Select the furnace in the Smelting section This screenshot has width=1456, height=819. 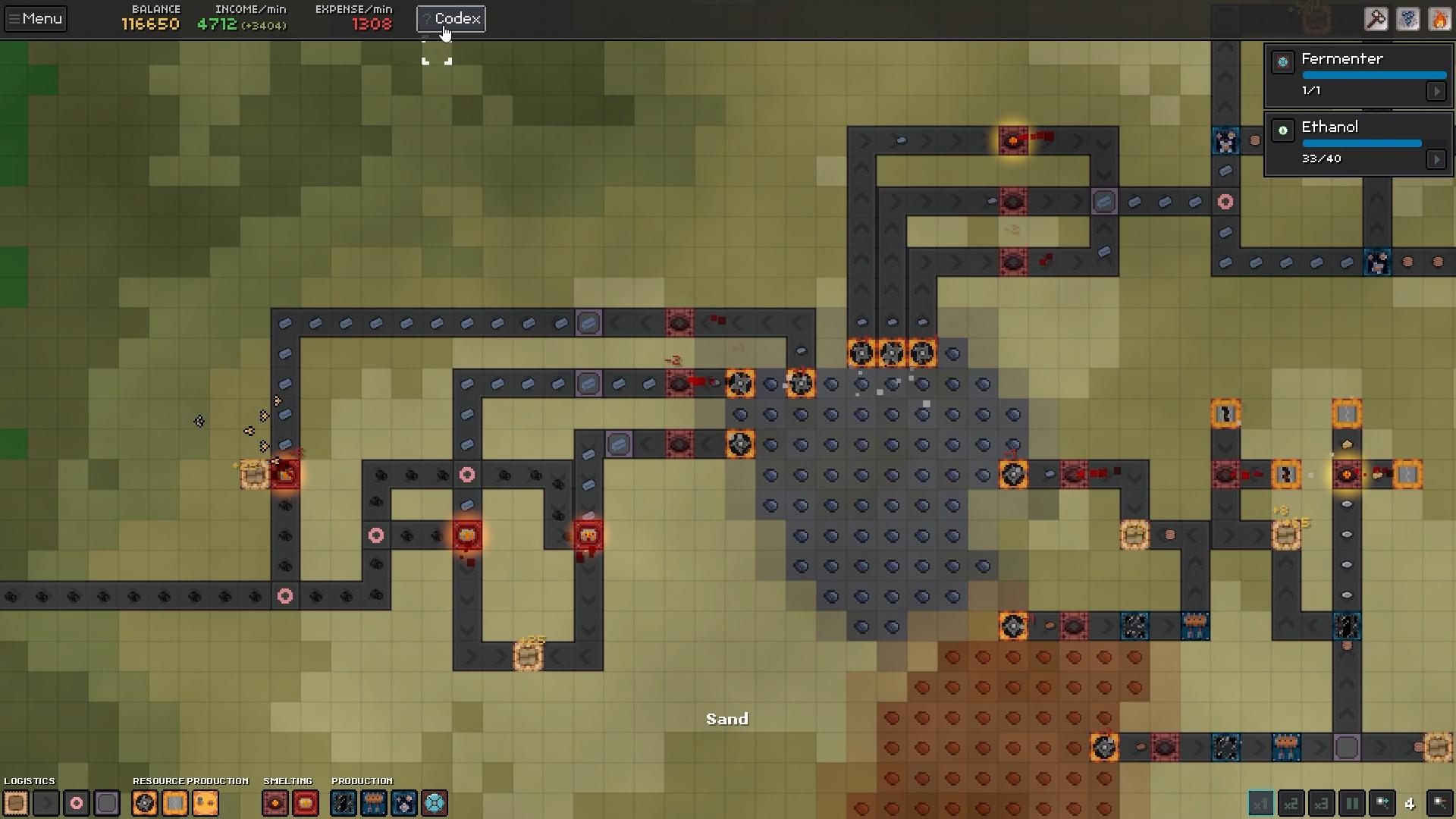tap(275, 803)
